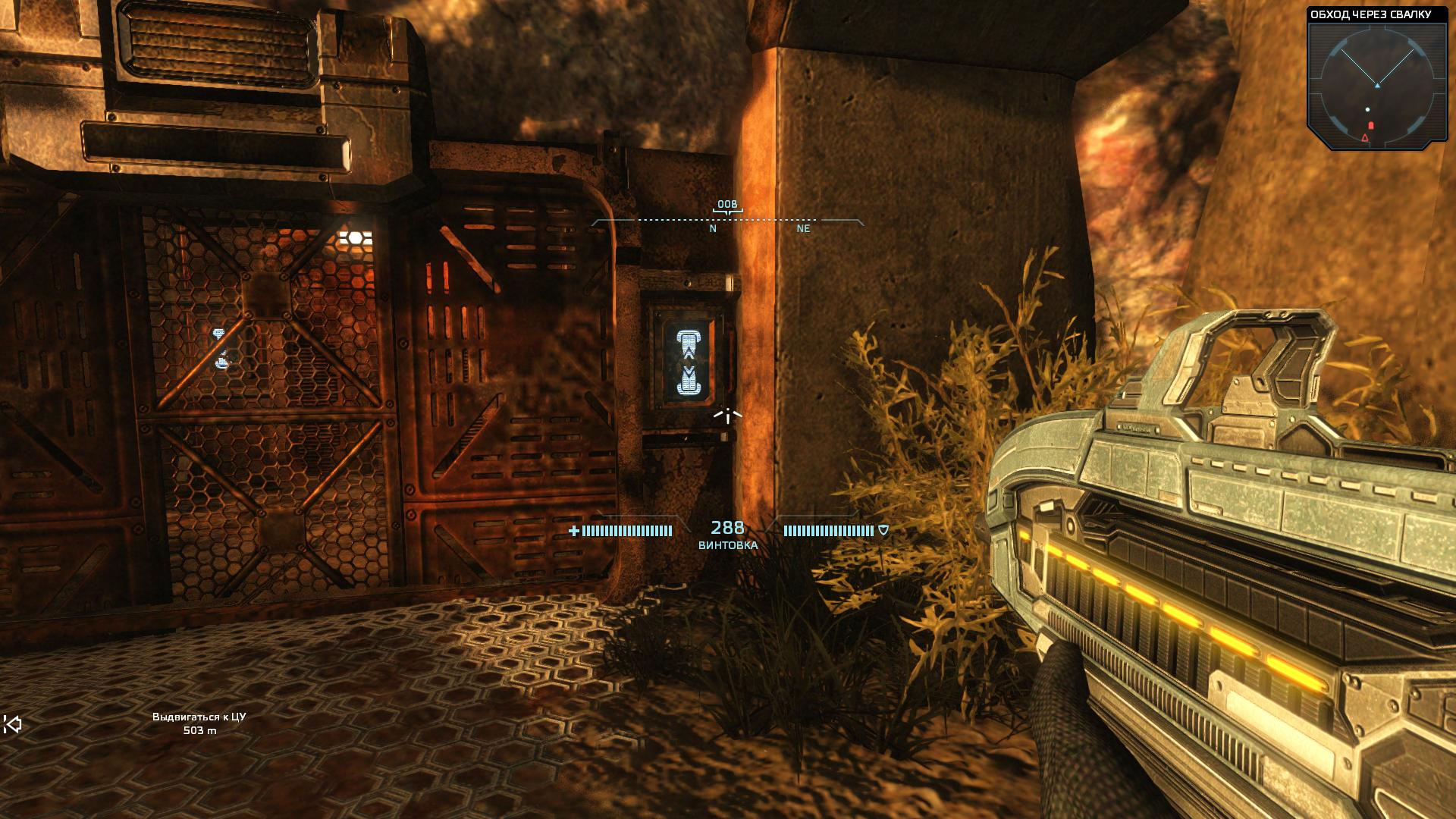Click the compass heading strip
The height and width of the screenshot is (819, 1456).
pyautogui.click(x=727, y=220)
